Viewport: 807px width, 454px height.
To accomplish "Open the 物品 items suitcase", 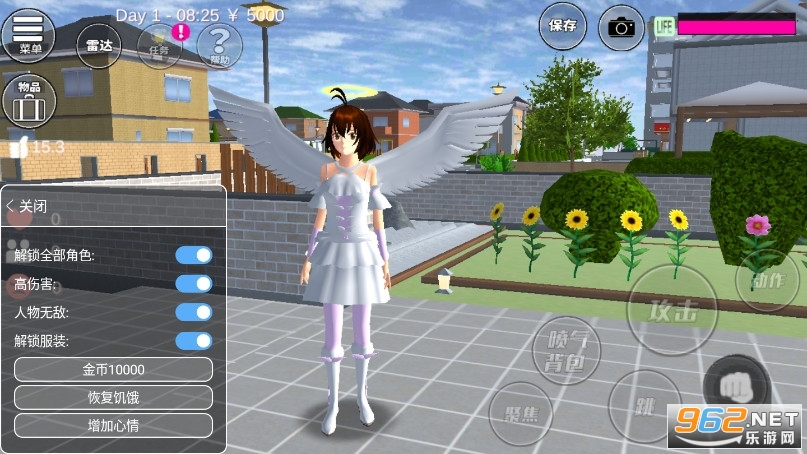I will [28, 100].
